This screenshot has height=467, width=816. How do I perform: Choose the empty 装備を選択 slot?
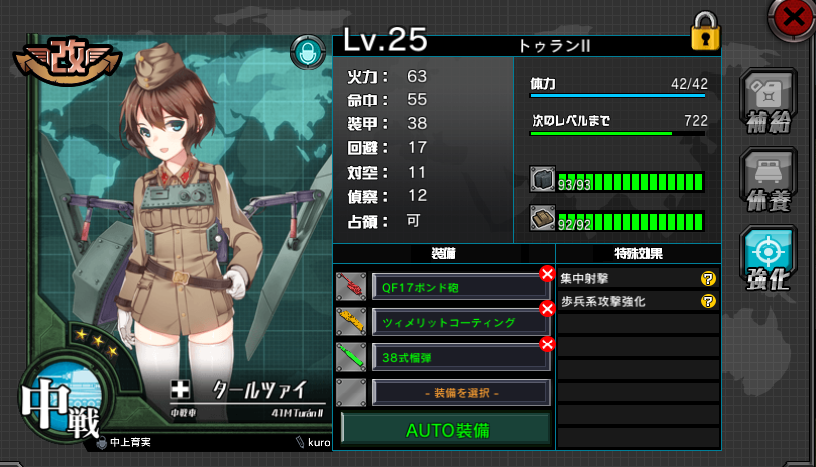click(x=460, y=392)
